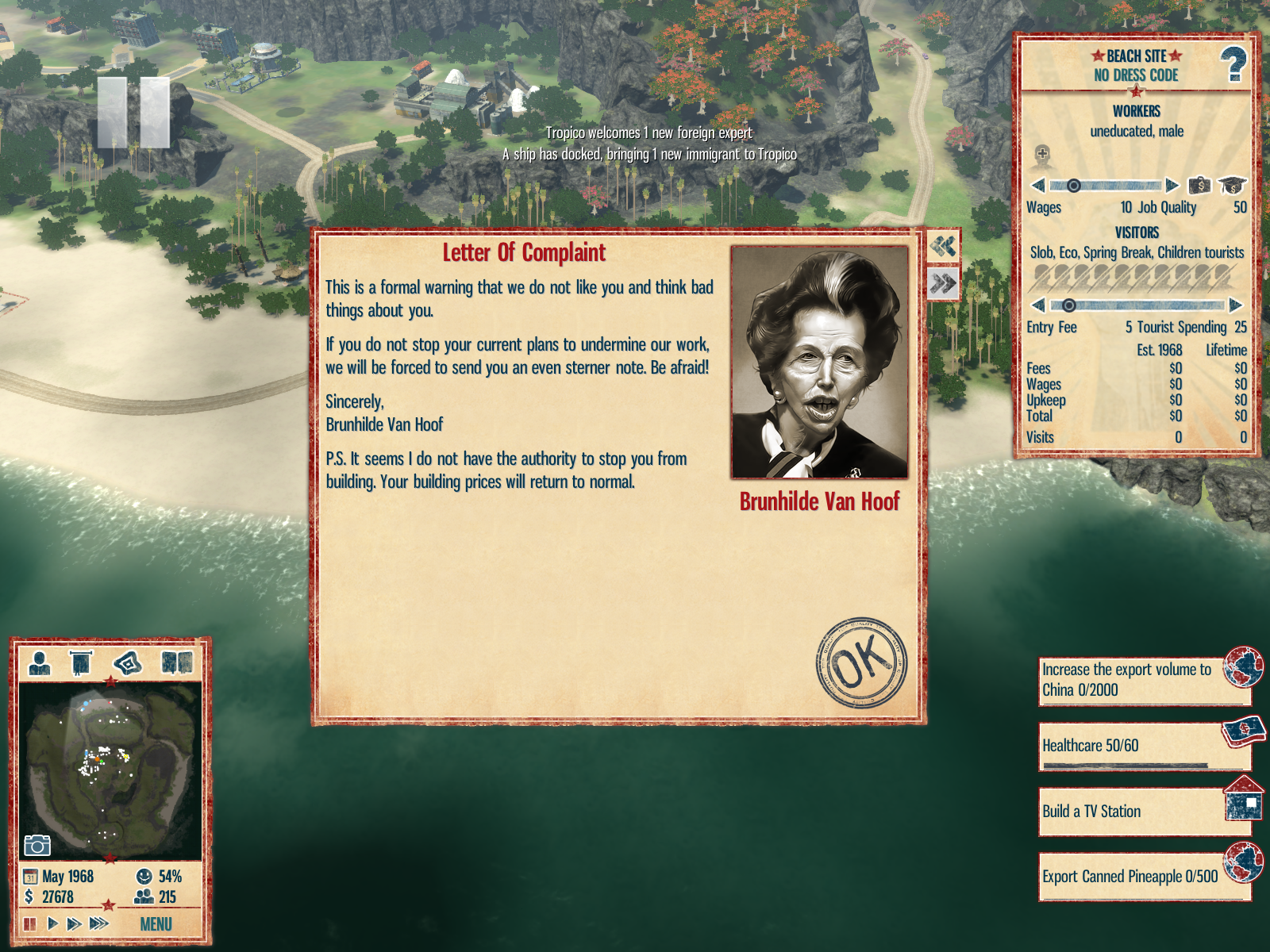
Task: Click the Wages slider handle
Action: pyautogui.click(x=1073, y=186)
